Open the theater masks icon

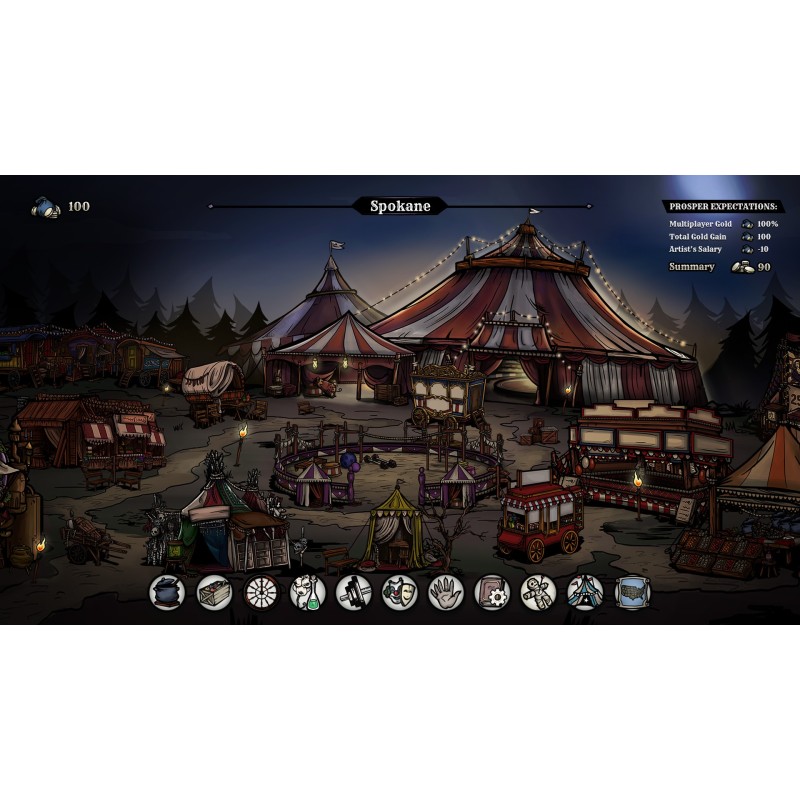[x=400, y=592]
